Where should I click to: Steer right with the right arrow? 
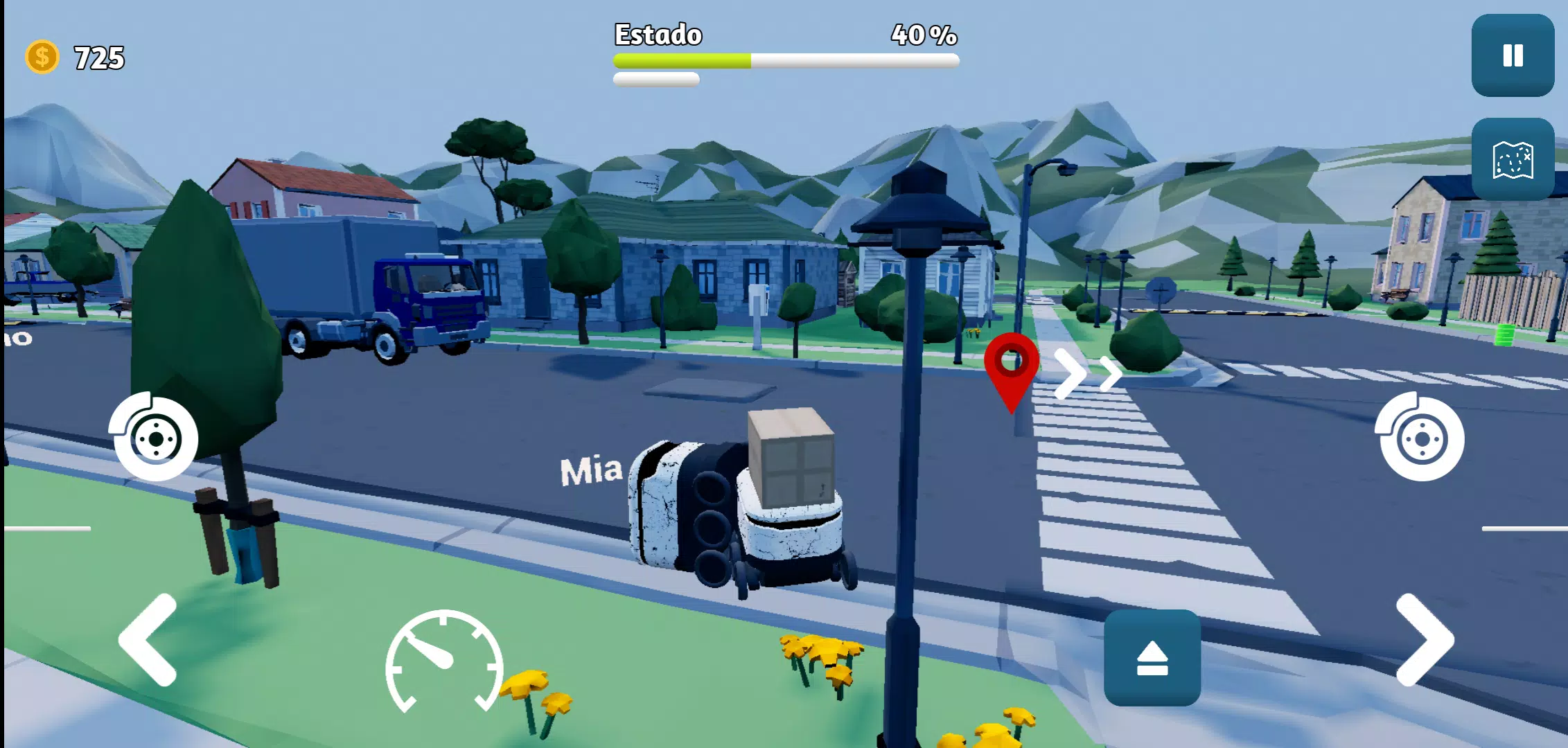click(x=1425, y=640)
